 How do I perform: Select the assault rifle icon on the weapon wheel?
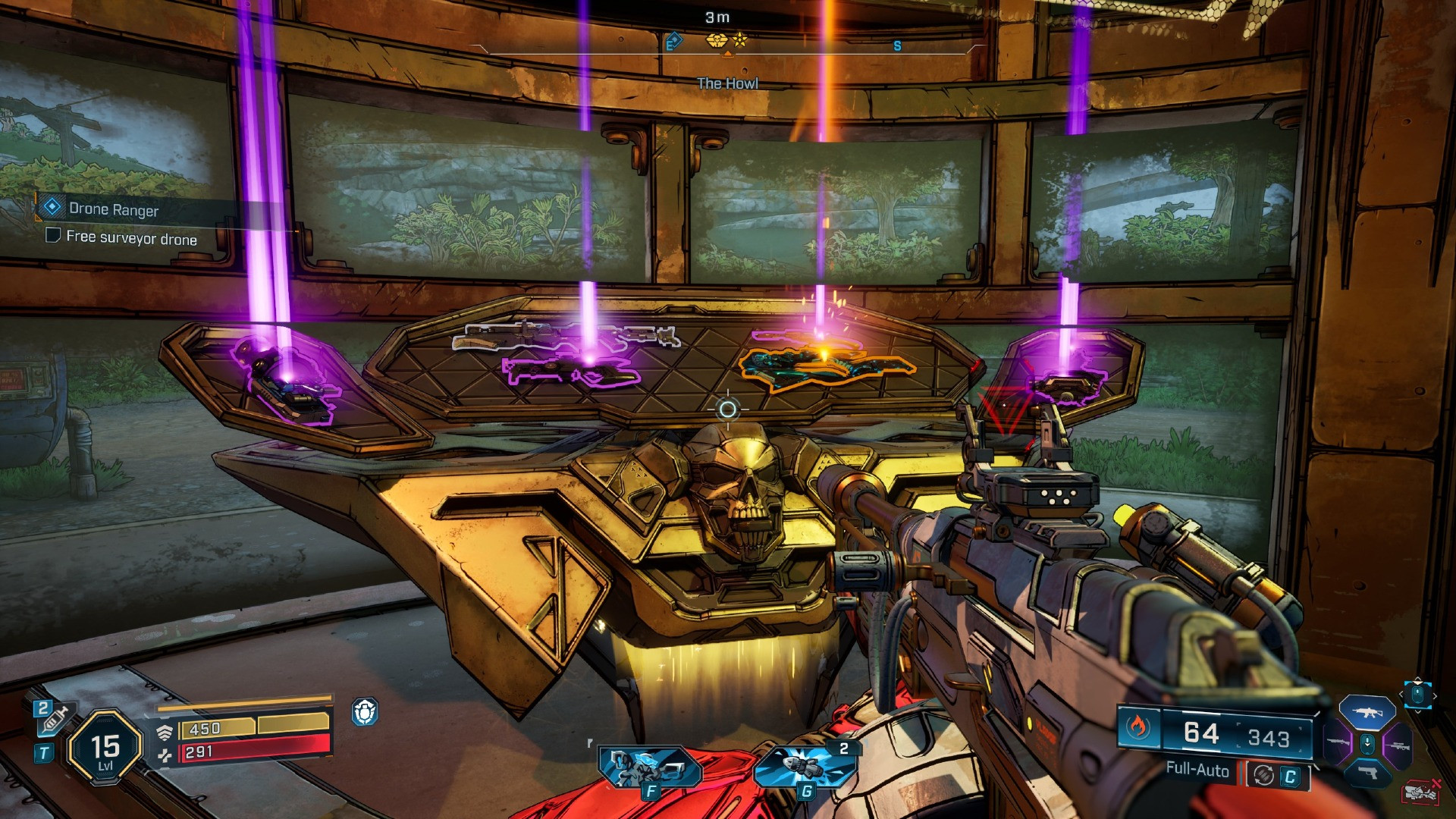click(1367, 713)
